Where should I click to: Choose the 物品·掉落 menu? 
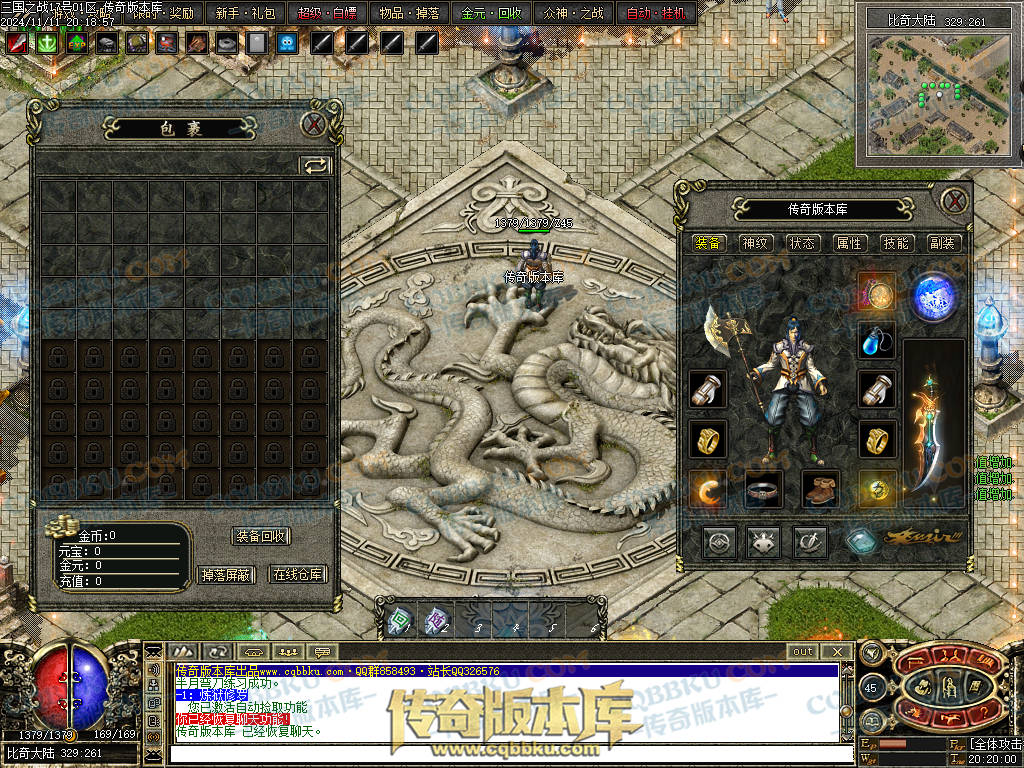coord(410,13)
